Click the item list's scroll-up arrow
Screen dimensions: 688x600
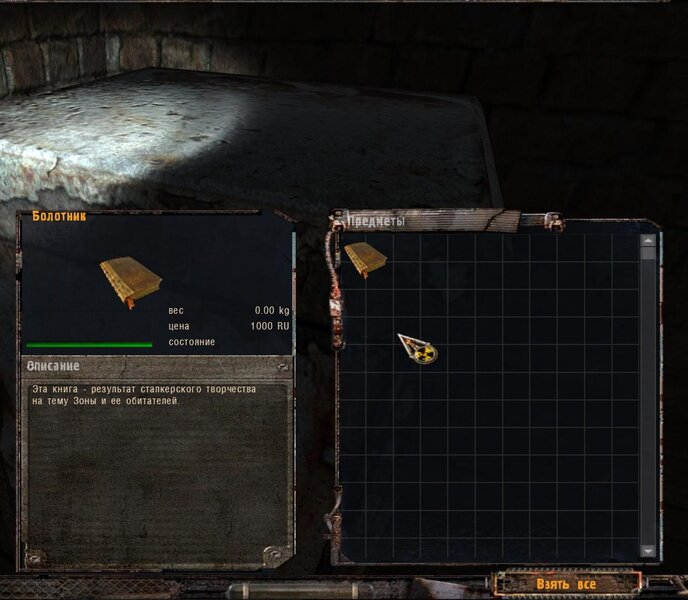tap(648, 241)
